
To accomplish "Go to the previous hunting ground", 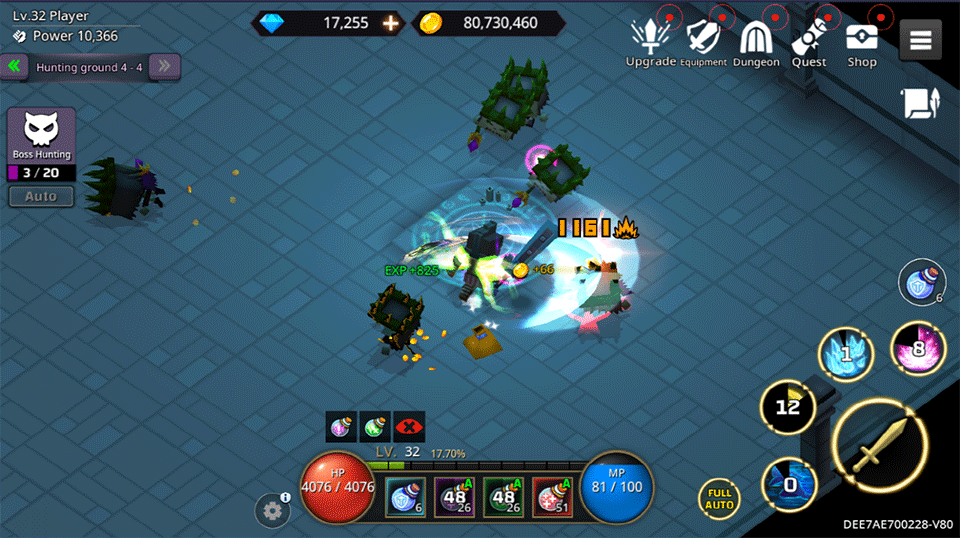I will [15, 67].
